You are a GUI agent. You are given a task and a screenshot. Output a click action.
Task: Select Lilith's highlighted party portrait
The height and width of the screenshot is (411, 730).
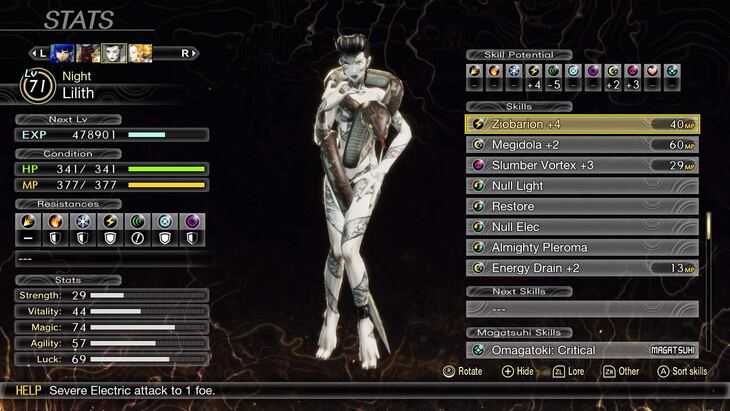113,52
